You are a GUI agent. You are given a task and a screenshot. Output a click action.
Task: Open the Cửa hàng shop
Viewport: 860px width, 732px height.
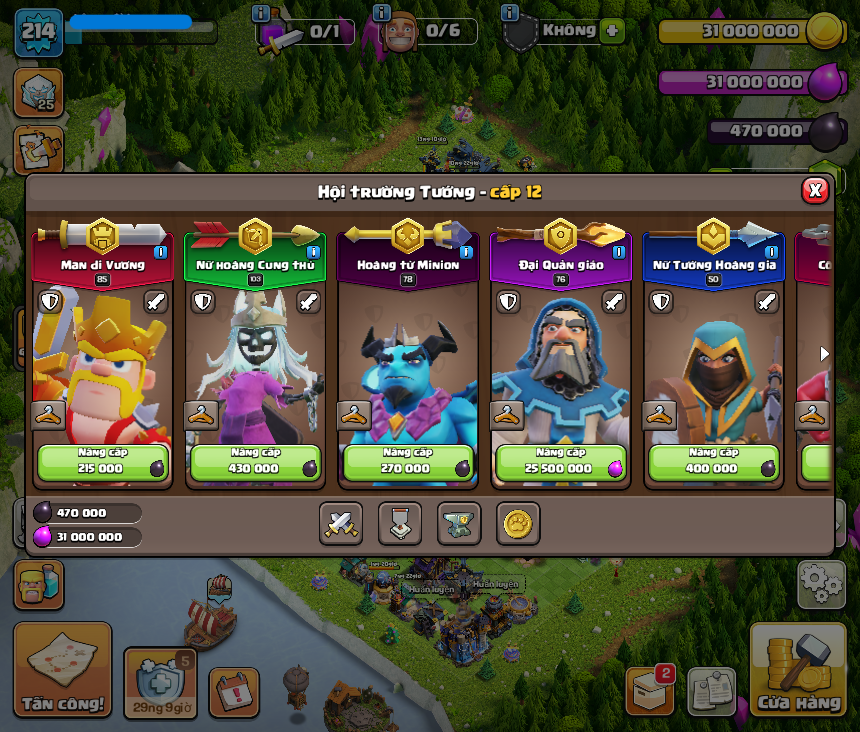pyautogui.click(x=798, y=670)
